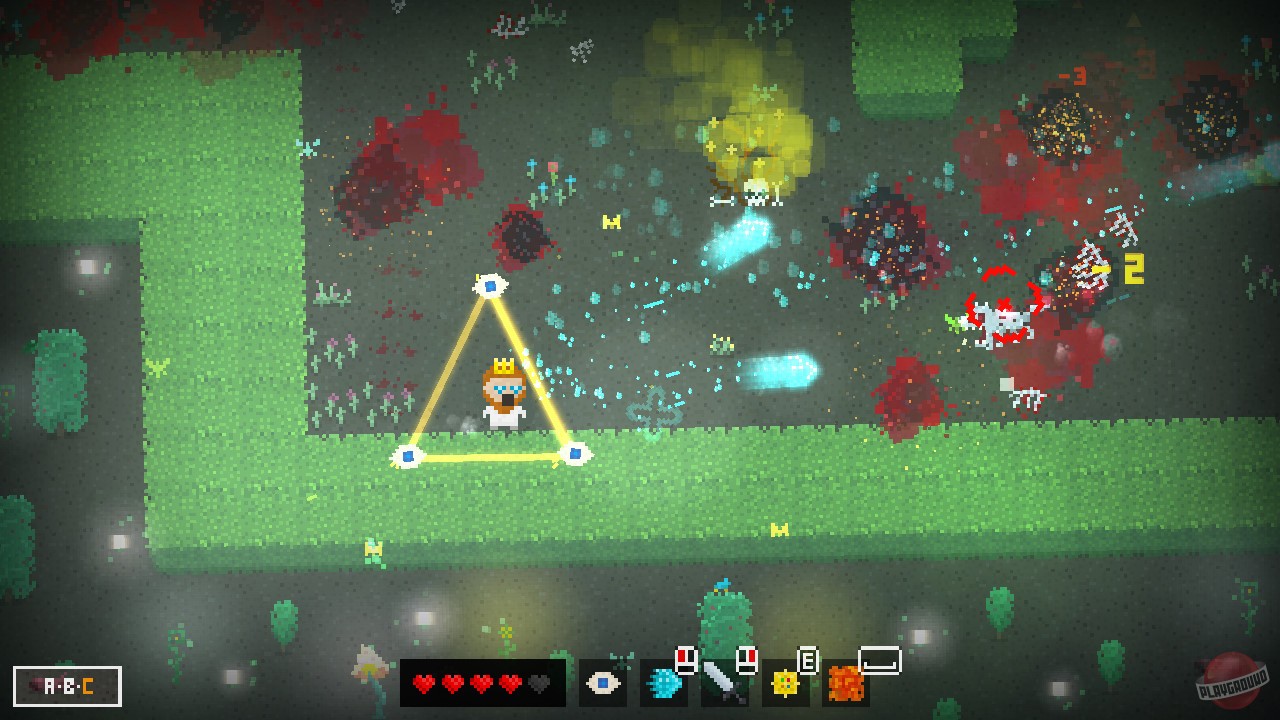The width and height of the screenshot is (1280, 720).
Task: Click the bottom-right eye turret
Action: (x=575, y=455)
